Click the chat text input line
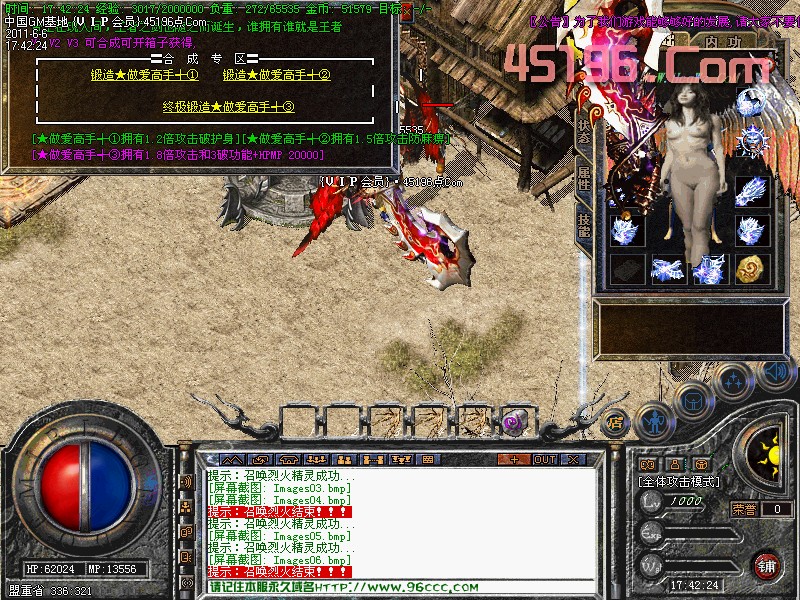 pos(400,586)
